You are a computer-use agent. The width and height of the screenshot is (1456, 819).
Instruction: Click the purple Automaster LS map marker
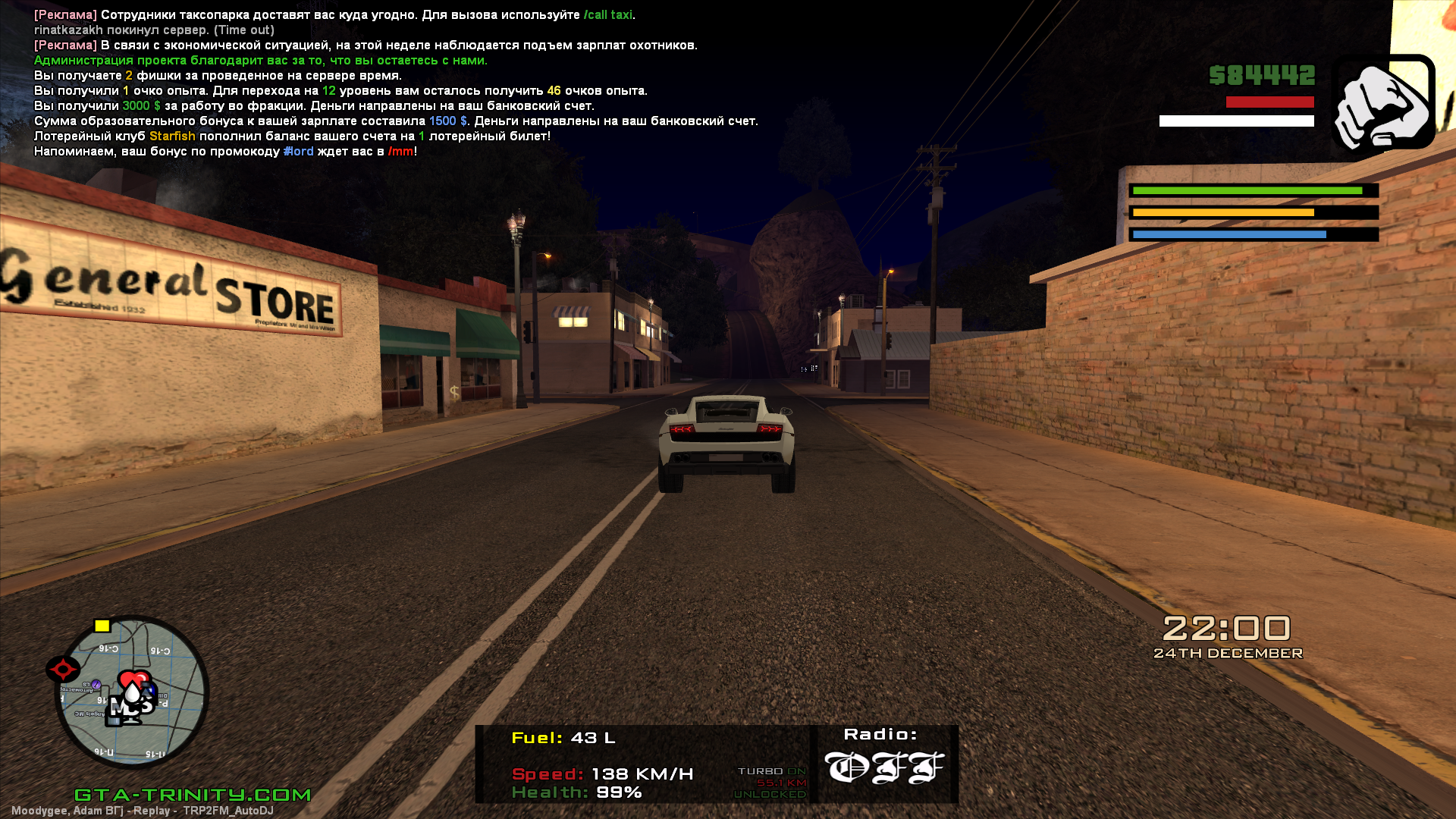[x=96, y=684]
